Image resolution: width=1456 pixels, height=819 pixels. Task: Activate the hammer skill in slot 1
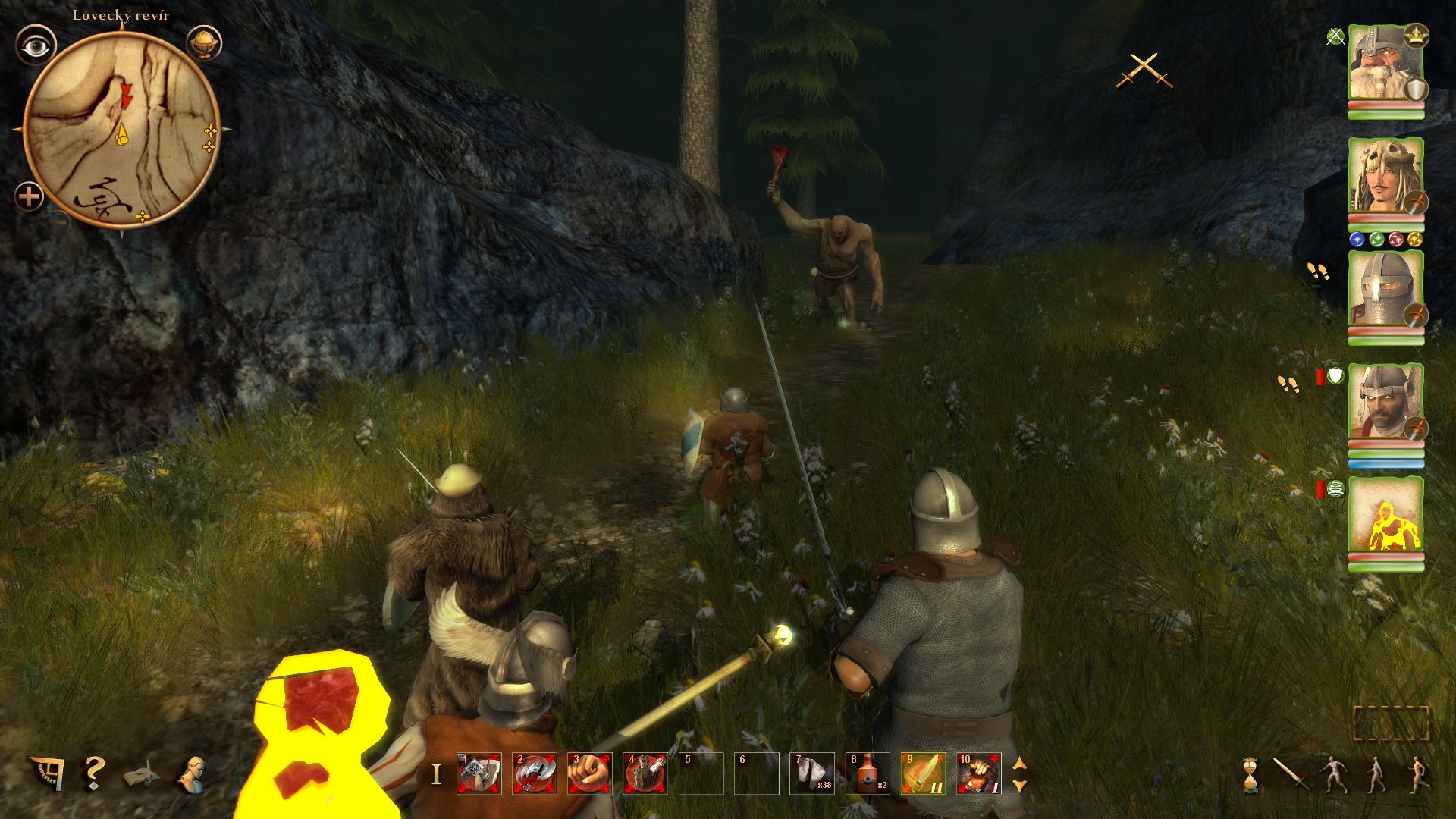(x=479, y=773)
